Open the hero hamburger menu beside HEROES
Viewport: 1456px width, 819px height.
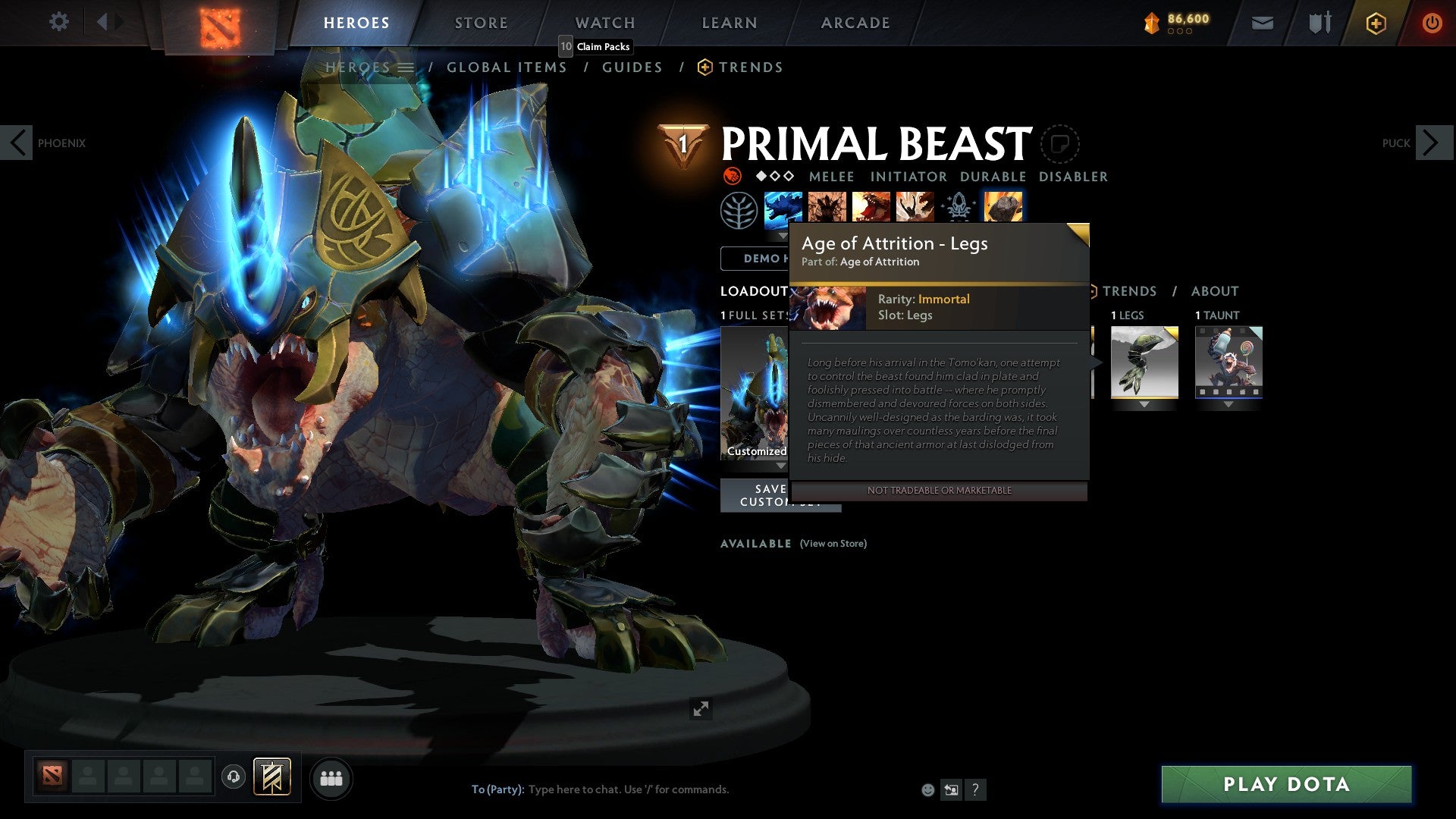(407, 67)
